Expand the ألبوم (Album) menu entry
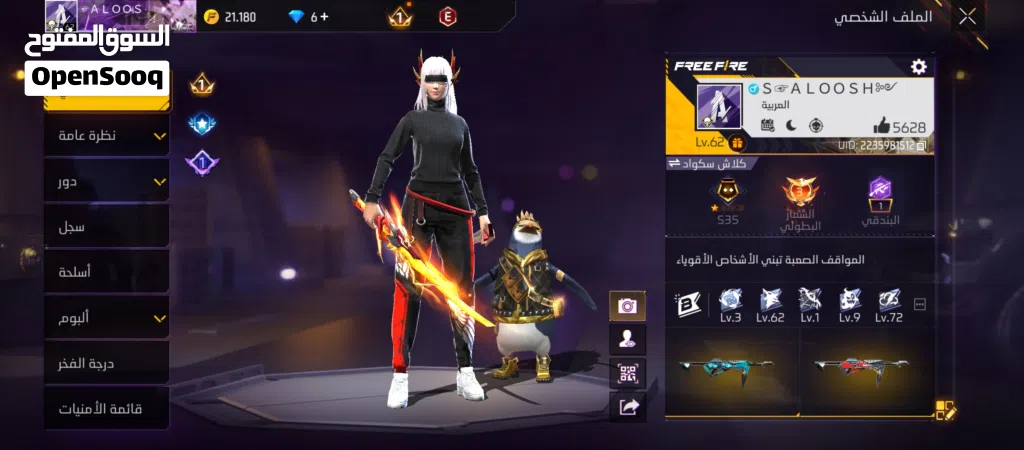The height and width of the screenshot is (450, 1024). click(x=106, y=318)
